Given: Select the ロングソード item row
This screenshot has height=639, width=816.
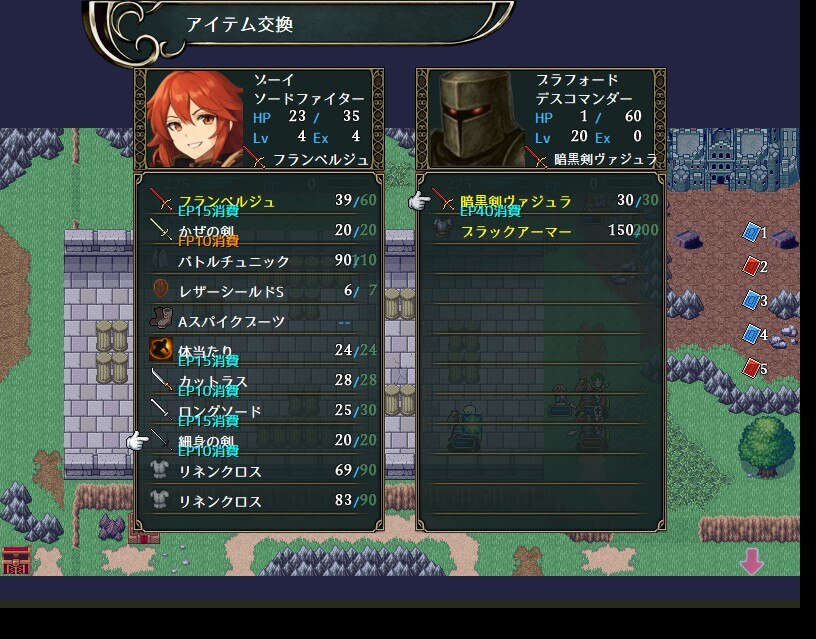Looking at the screenshot, I should 260,411.
